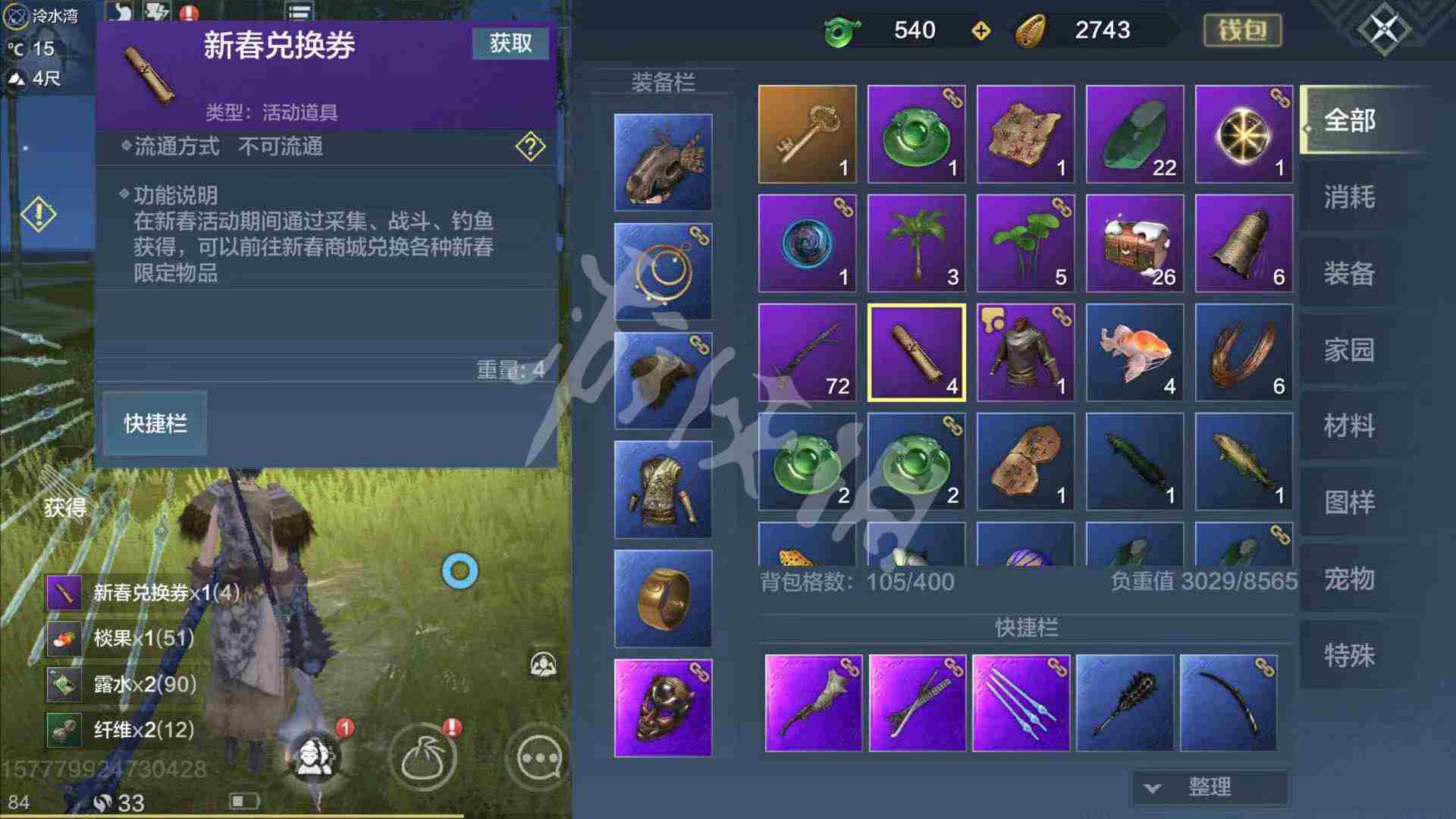Open the 钱包 wallet
1456x819 pixels.
point(1244,30)
